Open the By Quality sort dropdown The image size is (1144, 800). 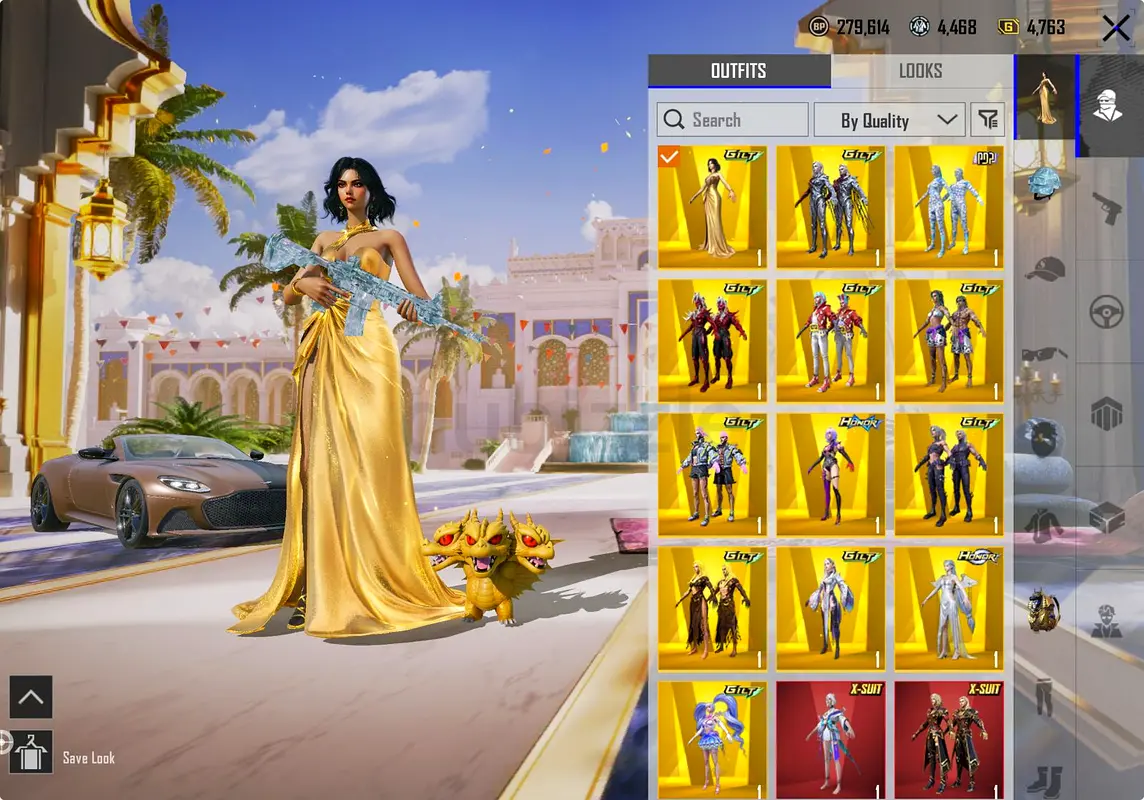(x=888, y=120)
